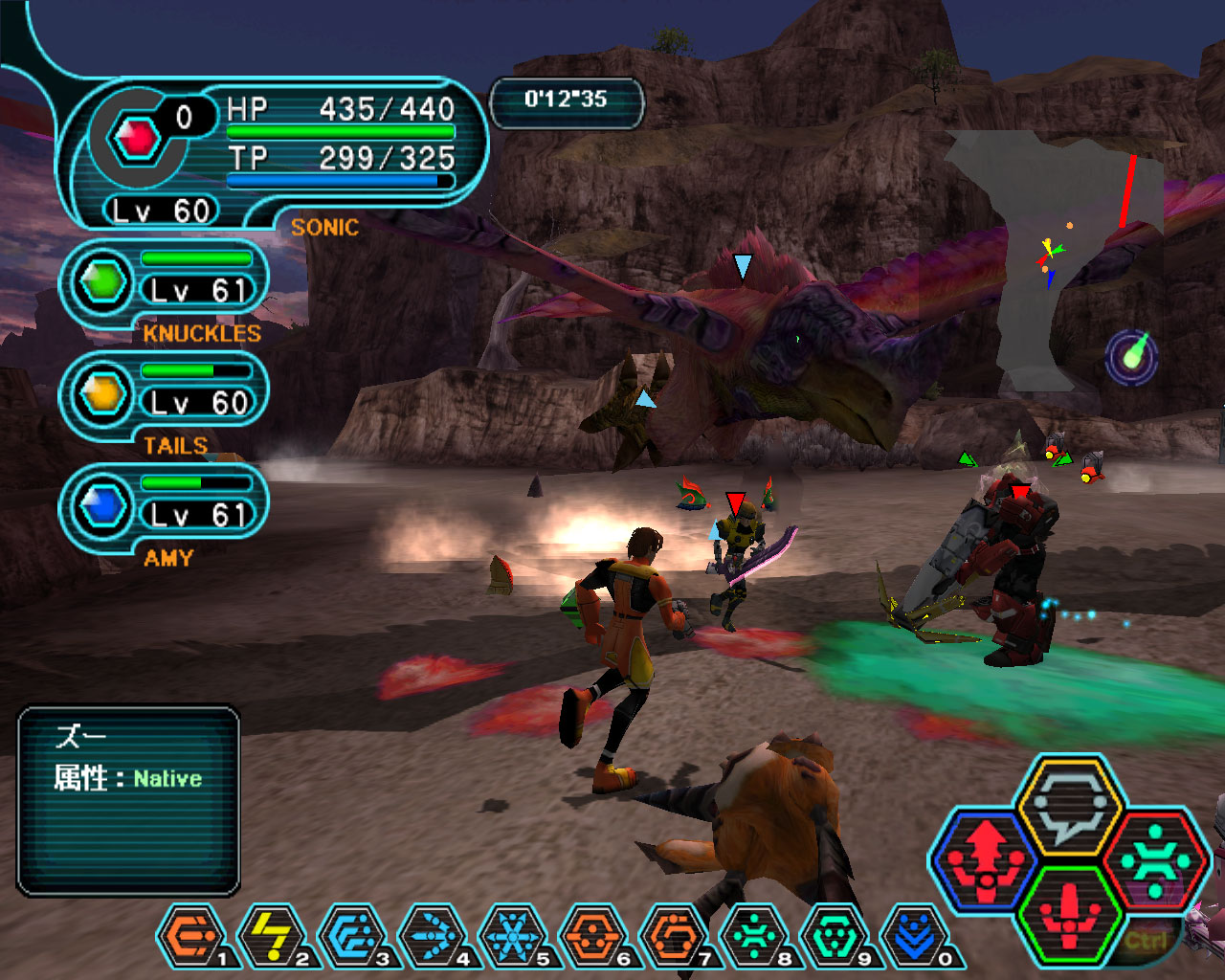Cast the blue snowflake ice technique
Image resolution: width=1225 pixels, height=980 pixels.
click(x=513, y=936)
